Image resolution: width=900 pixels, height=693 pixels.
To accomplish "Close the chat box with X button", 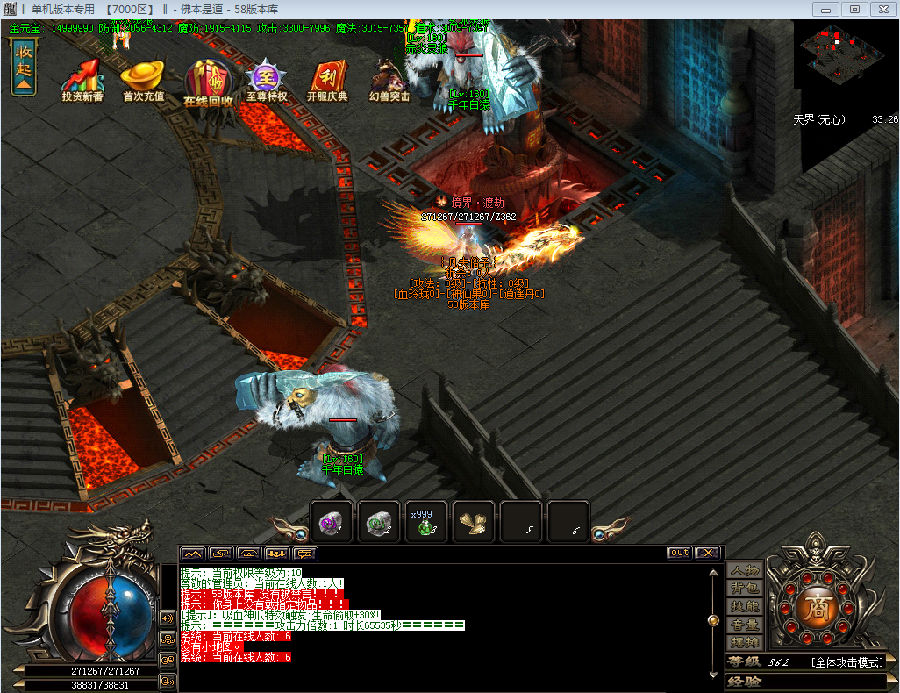I will click(x=707, y=552).
